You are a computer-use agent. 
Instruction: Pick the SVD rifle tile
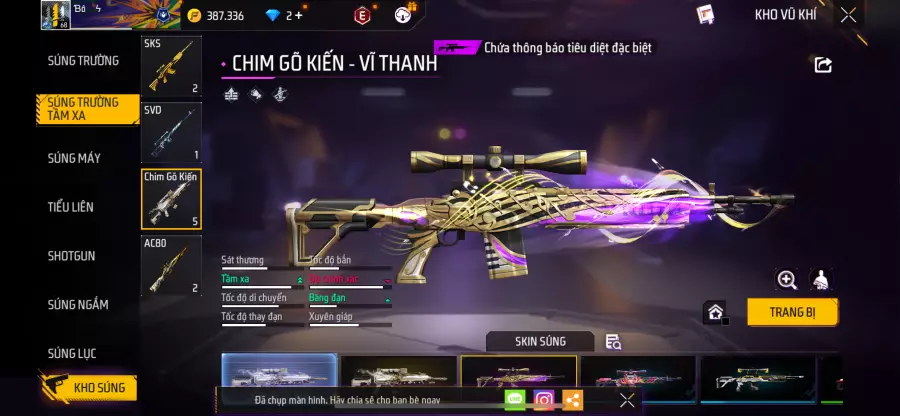click(x=171, y=132)
